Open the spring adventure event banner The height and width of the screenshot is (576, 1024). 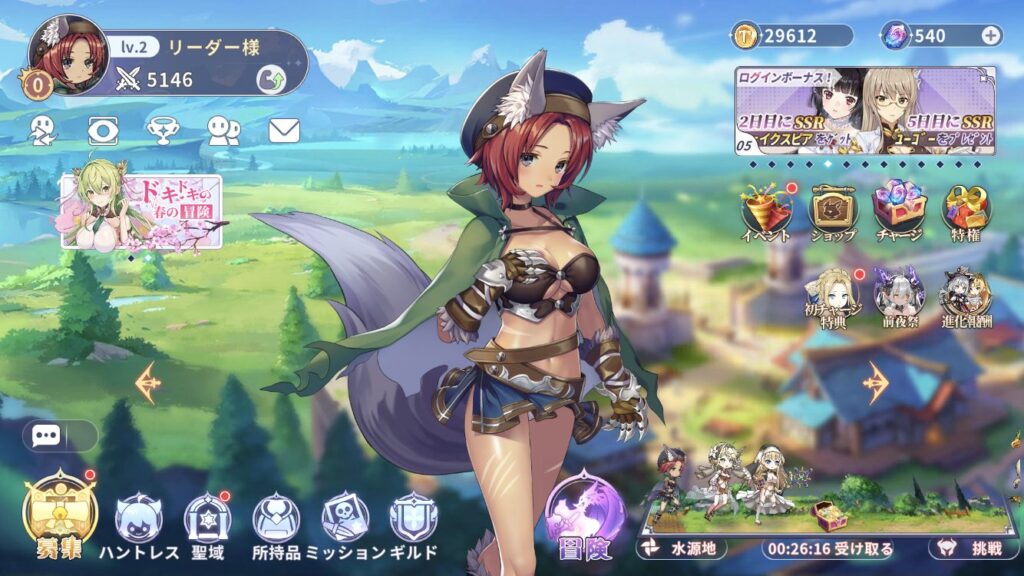(x=141, y=211)
